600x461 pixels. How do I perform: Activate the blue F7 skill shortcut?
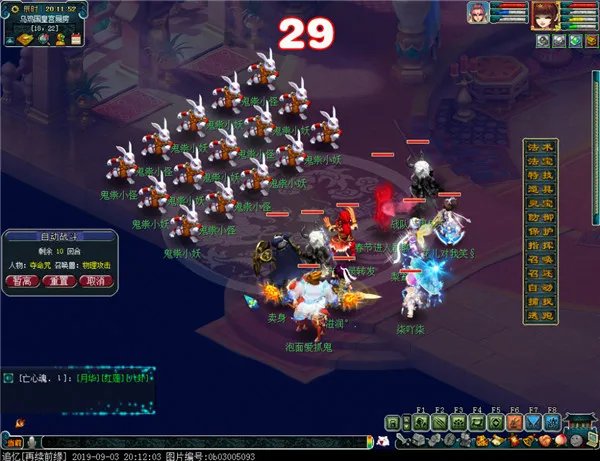(533, 423)
